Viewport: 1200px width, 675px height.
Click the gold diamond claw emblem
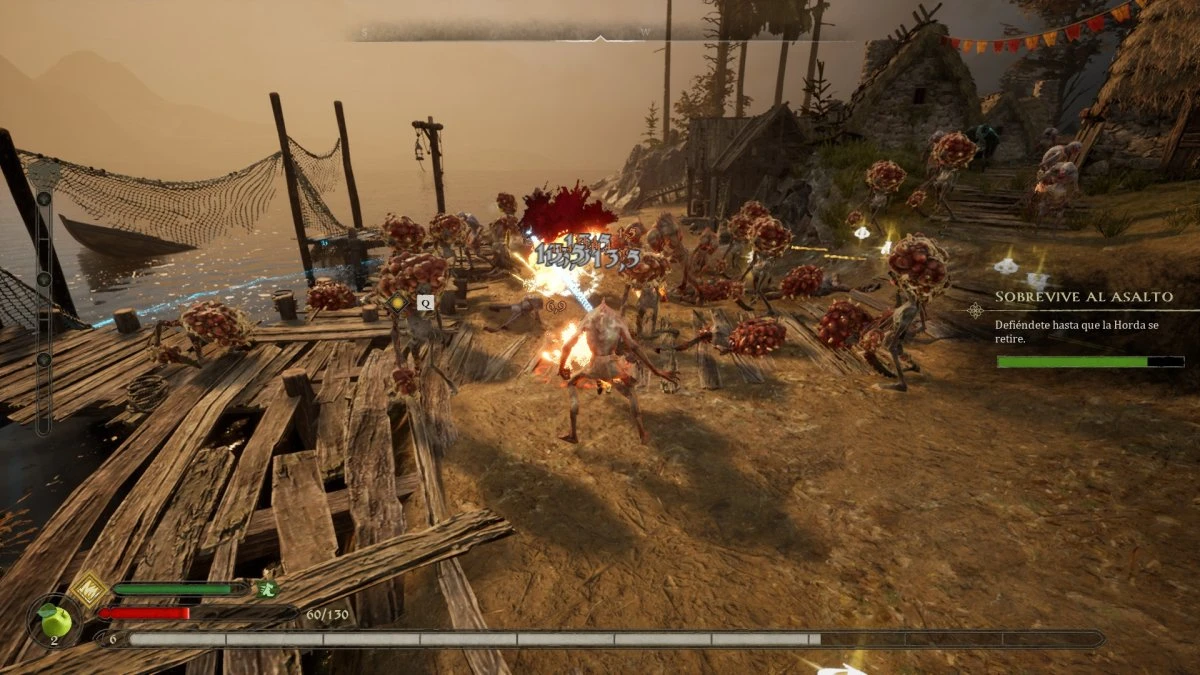click(88, 589)
